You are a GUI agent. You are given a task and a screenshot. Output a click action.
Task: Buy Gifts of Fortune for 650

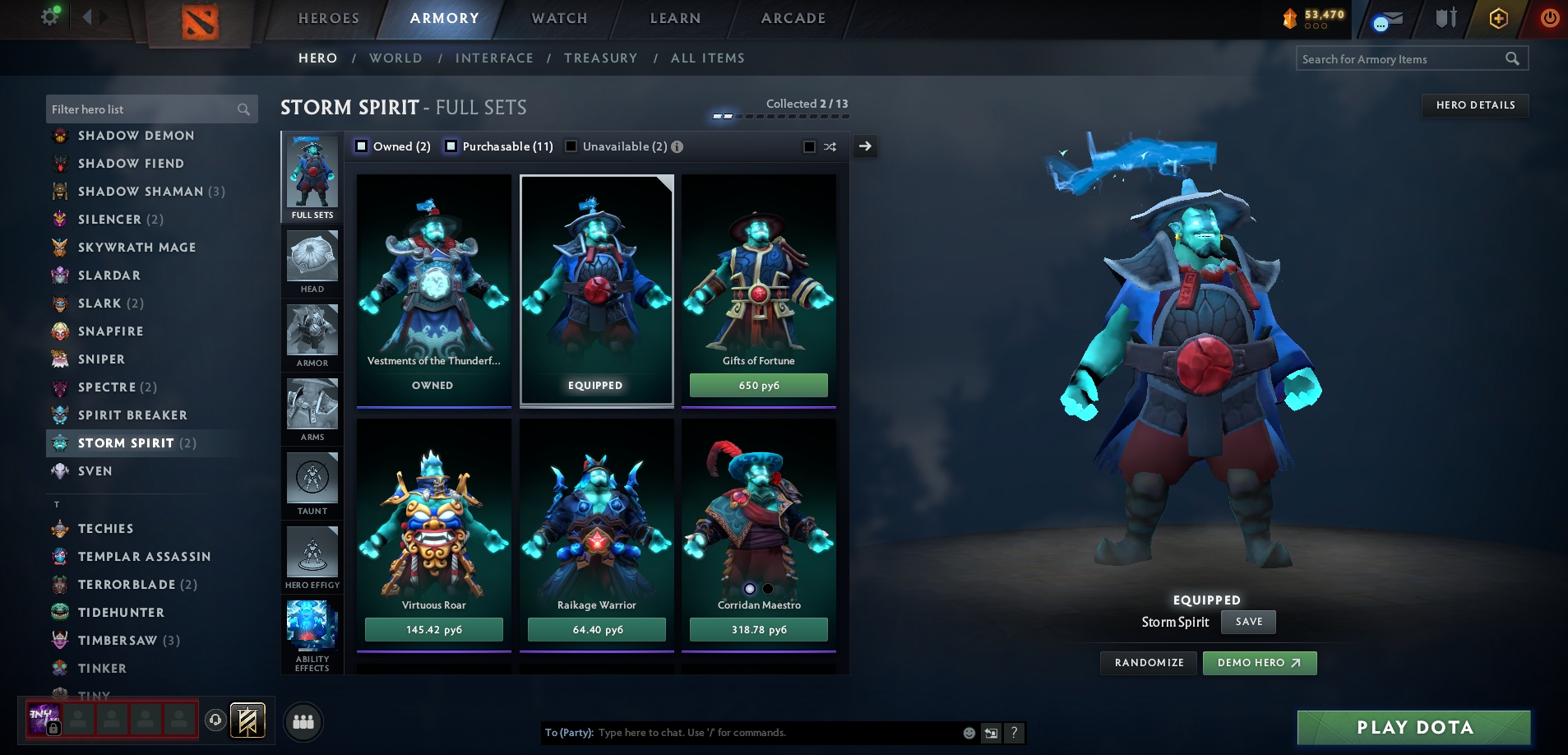coord(758,385)
